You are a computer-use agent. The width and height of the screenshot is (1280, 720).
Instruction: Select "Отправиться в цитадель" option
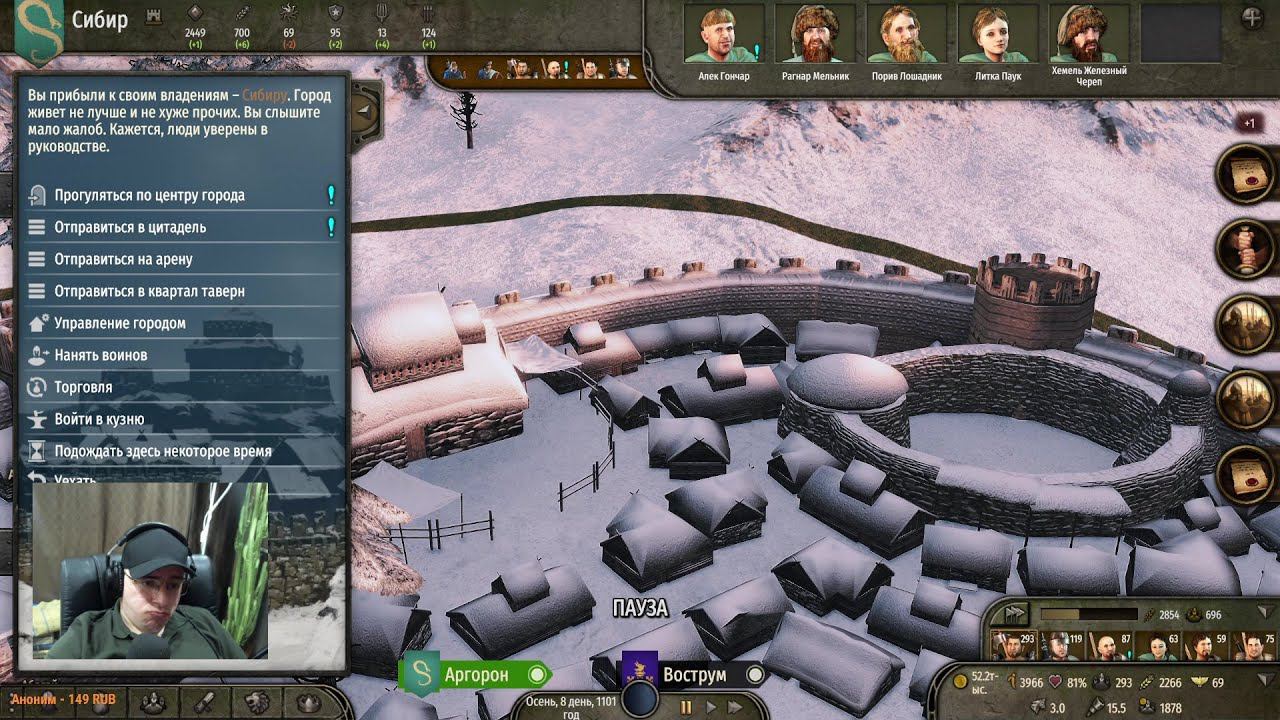click(130, 227)
